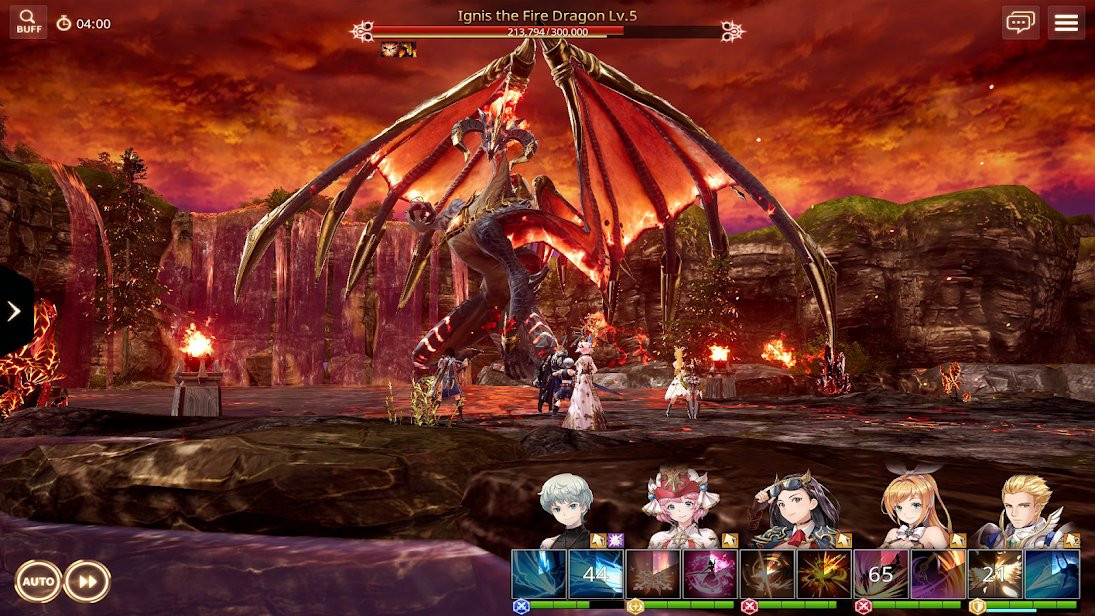Activate blonde girl's purple-orange slash skill
This screenshot has height=616, width=1095.
938,574
